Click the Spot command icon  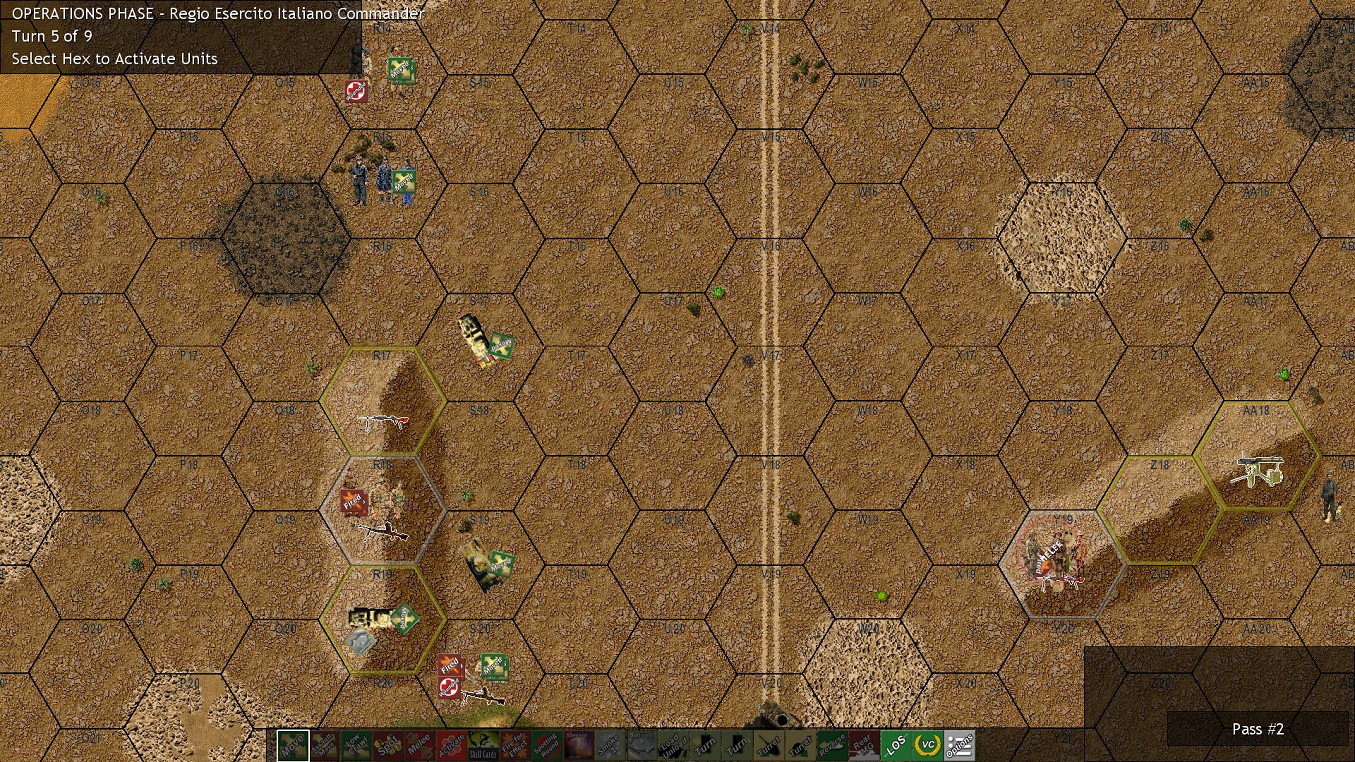[388, 746]
